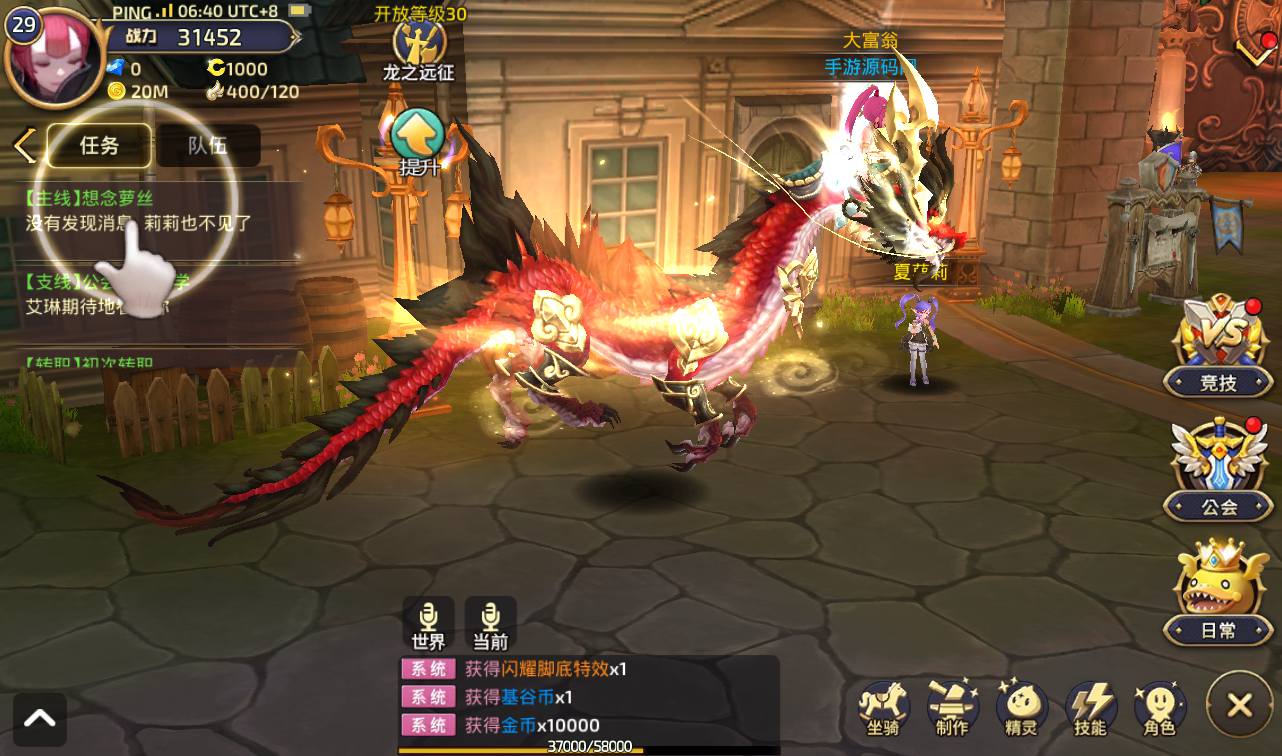
Task: Open the 制作 crafting menu
Action: (952, 707)
